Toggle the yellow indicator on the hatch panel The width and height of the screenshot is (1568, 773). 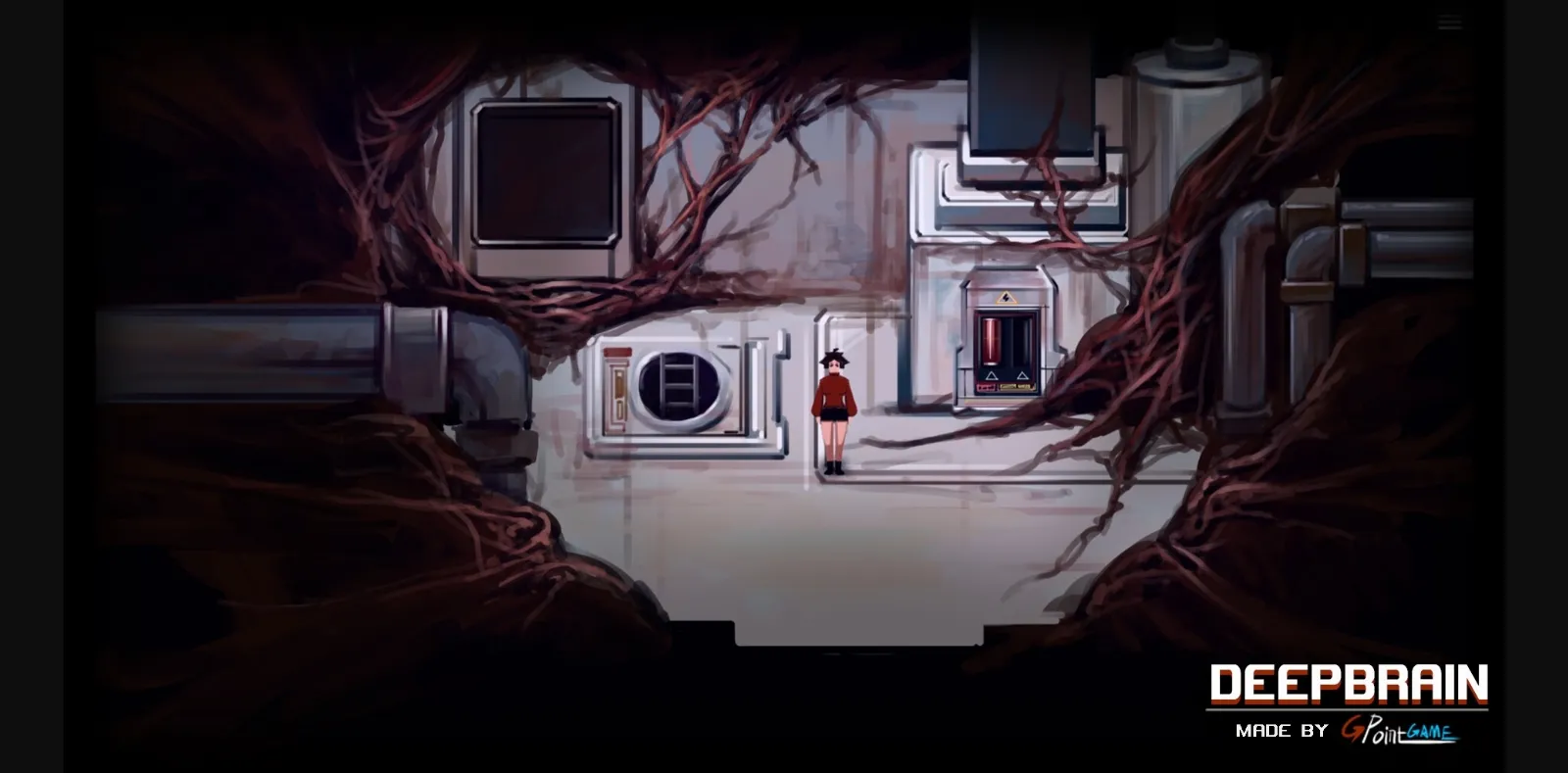click(x=619, y=384)
